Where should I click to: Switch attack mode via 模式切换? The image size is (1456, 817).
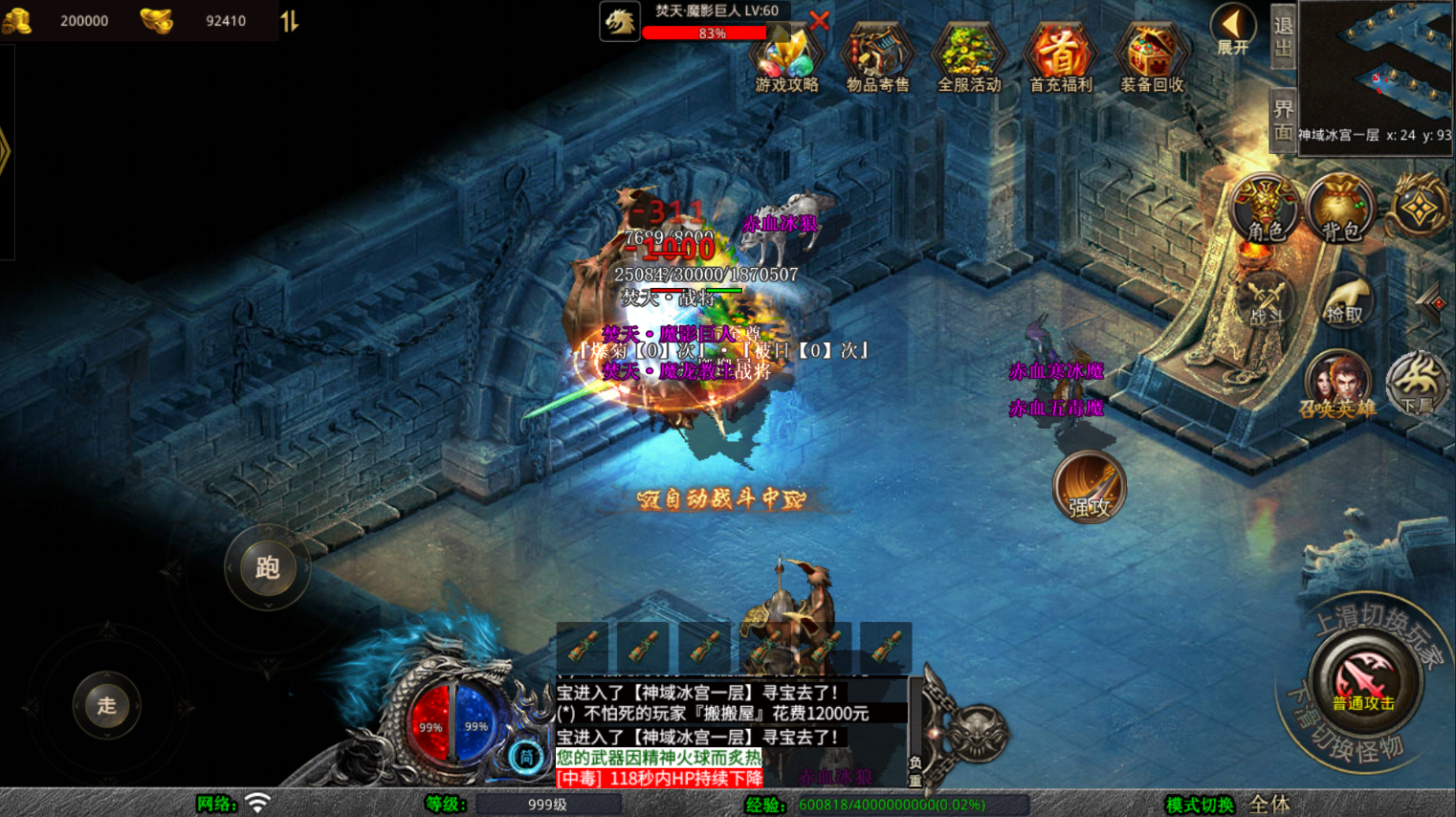[1200, 805]
